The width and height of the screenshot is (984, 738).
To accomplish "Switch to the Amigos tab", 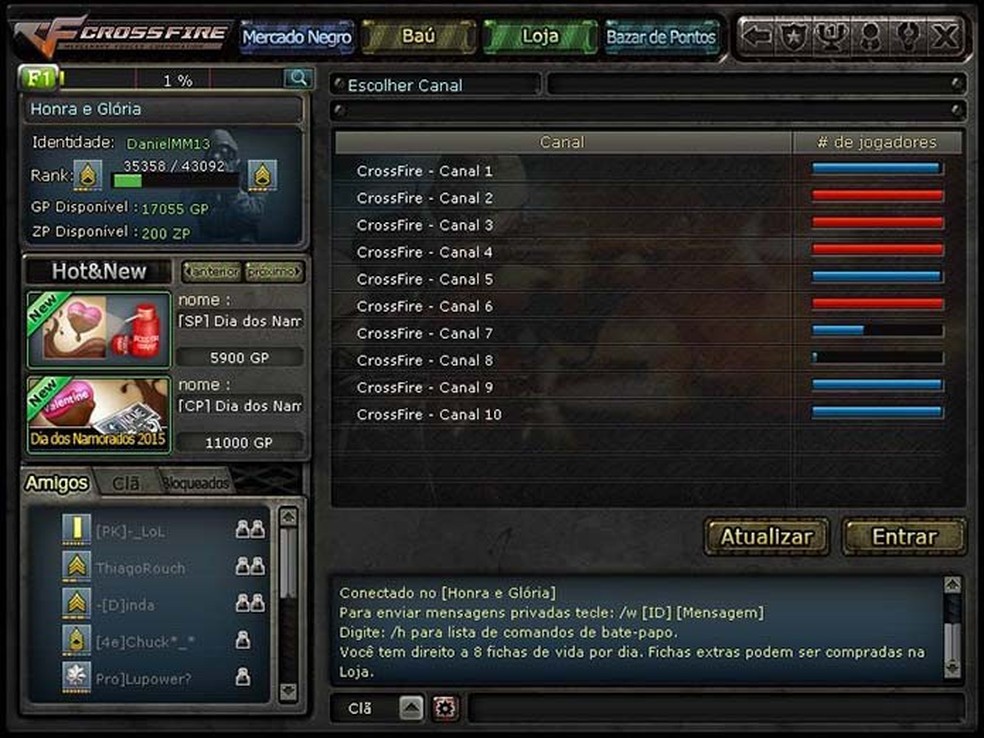I will pyautogui.click(x=57, y=483).
